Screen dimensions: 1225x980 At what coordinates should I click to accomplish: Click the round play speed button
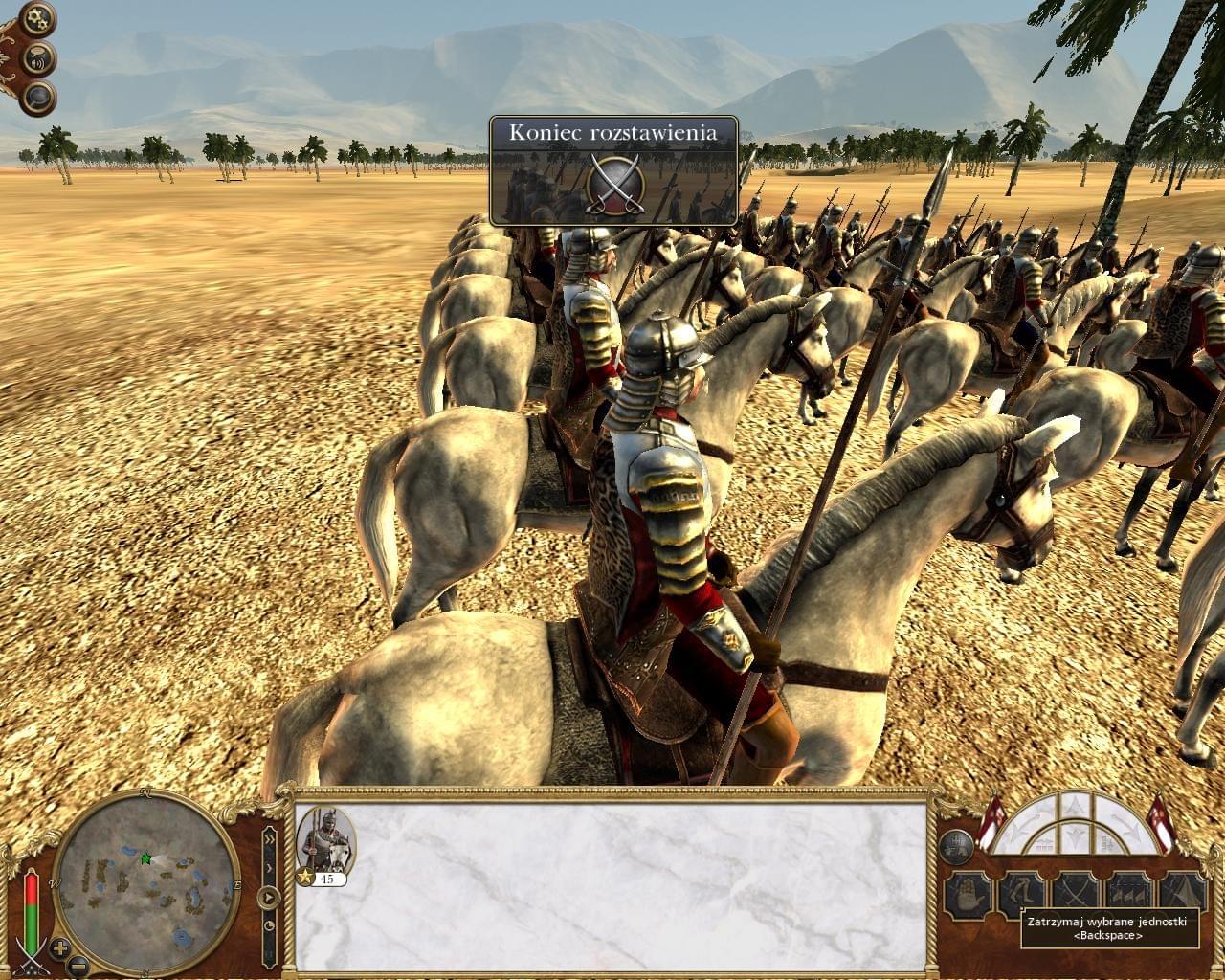[x=269, y=898]
